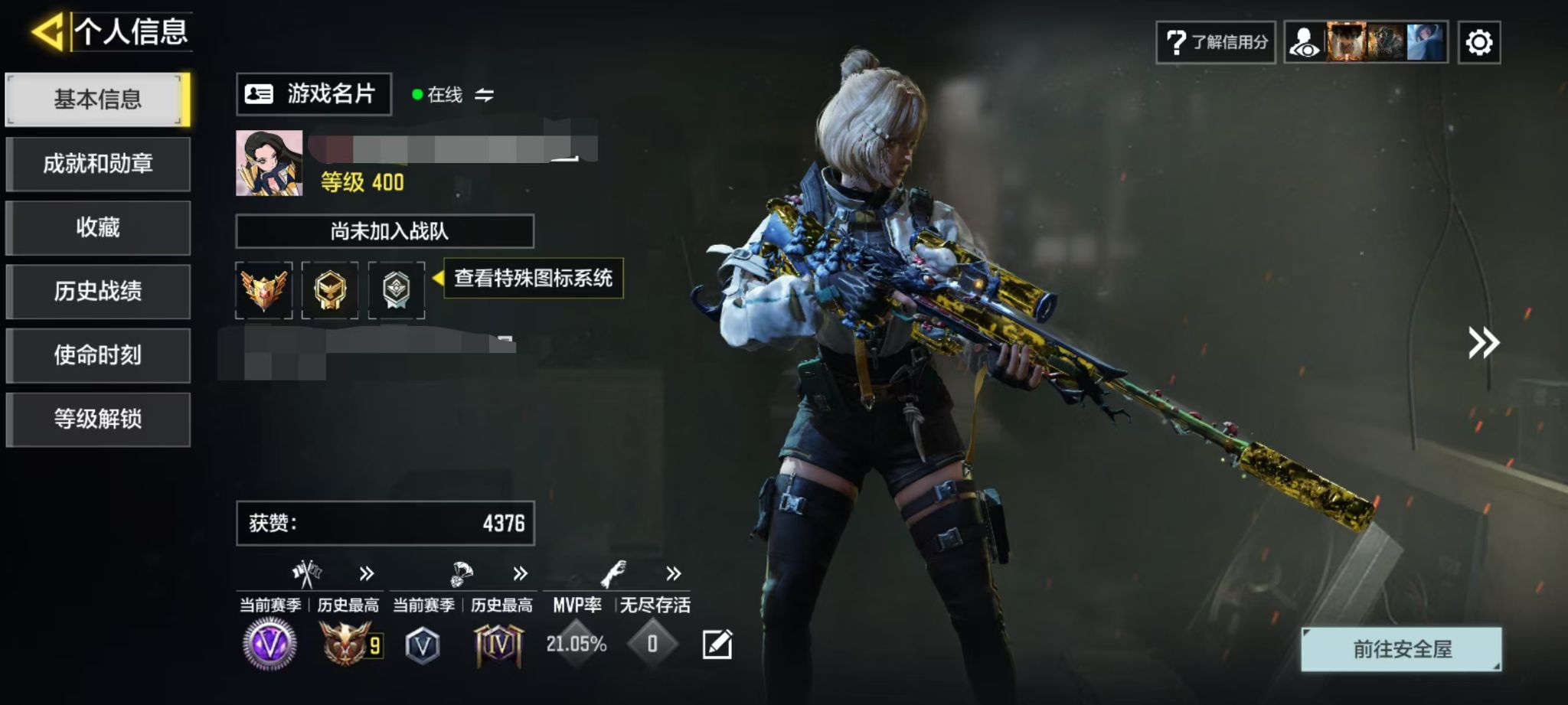Open the gear settings icon
This screenshot has height=705, width=1568.
(x=1478, y=42)
